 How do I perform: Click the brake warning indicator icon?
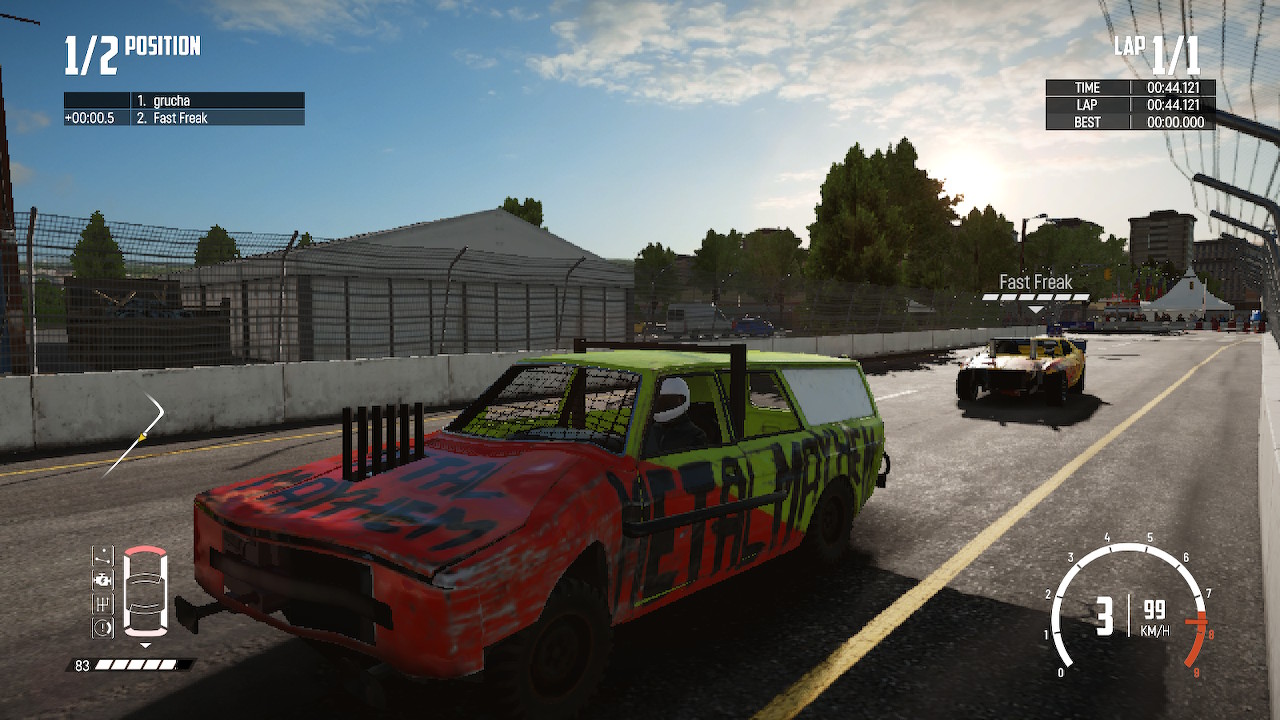(101, 626)
